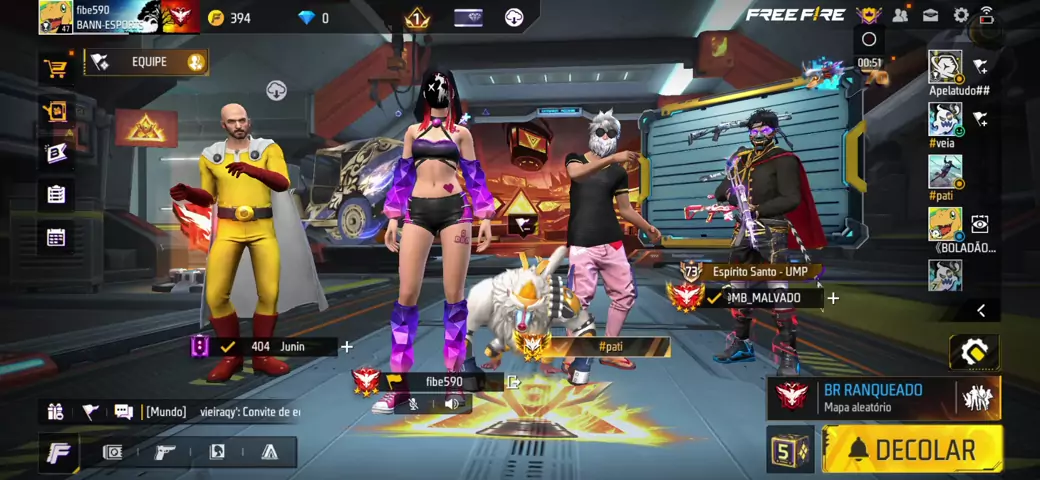Open the friends list icon
The image size is (1040, 480).
tap(900, 15)
